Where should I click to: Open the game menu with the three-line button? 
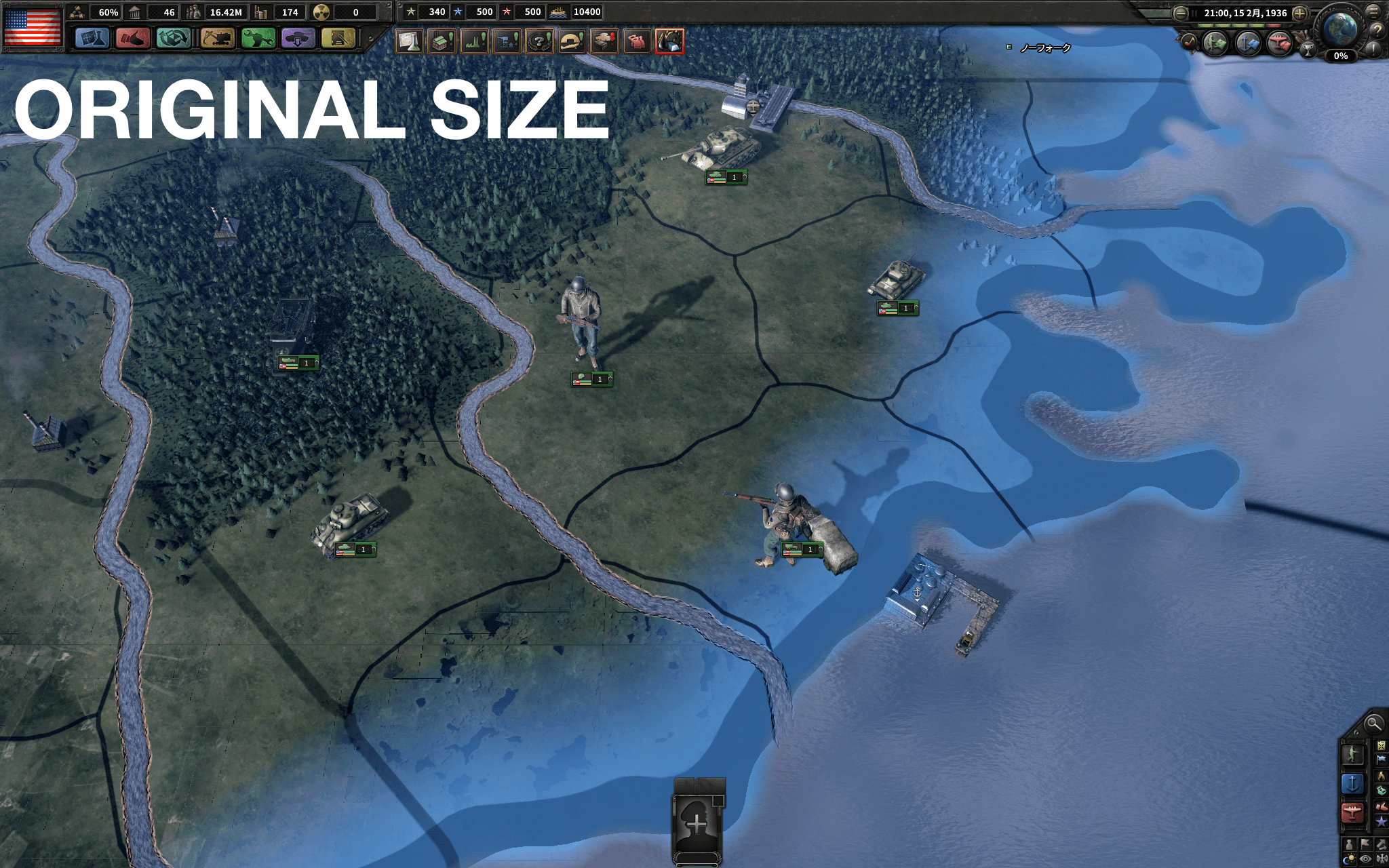click(1374, 11)
